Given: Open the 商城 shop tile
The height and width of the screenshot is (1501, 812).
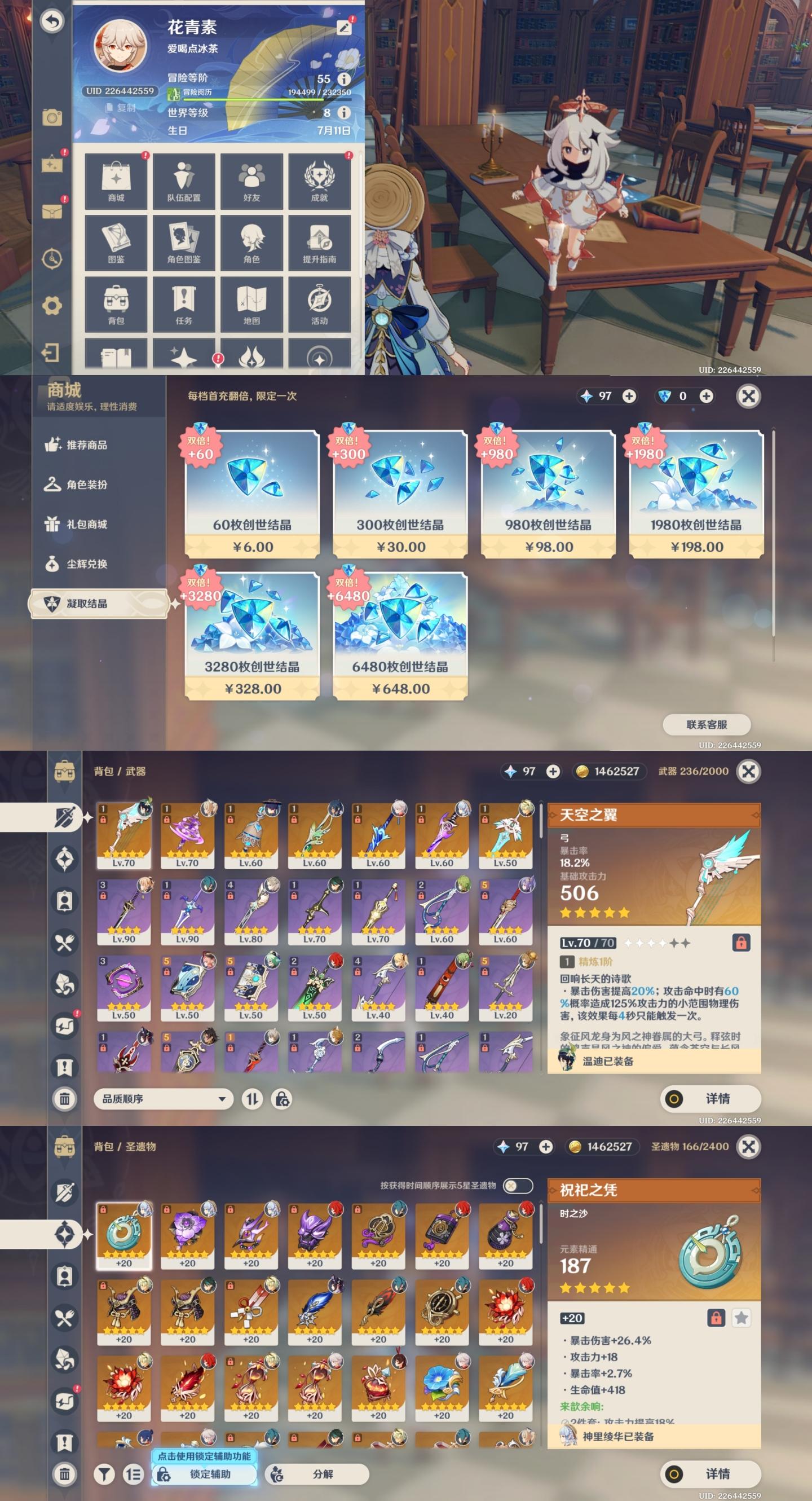Looking at the screenshot, I should click(x=116, y=182).
